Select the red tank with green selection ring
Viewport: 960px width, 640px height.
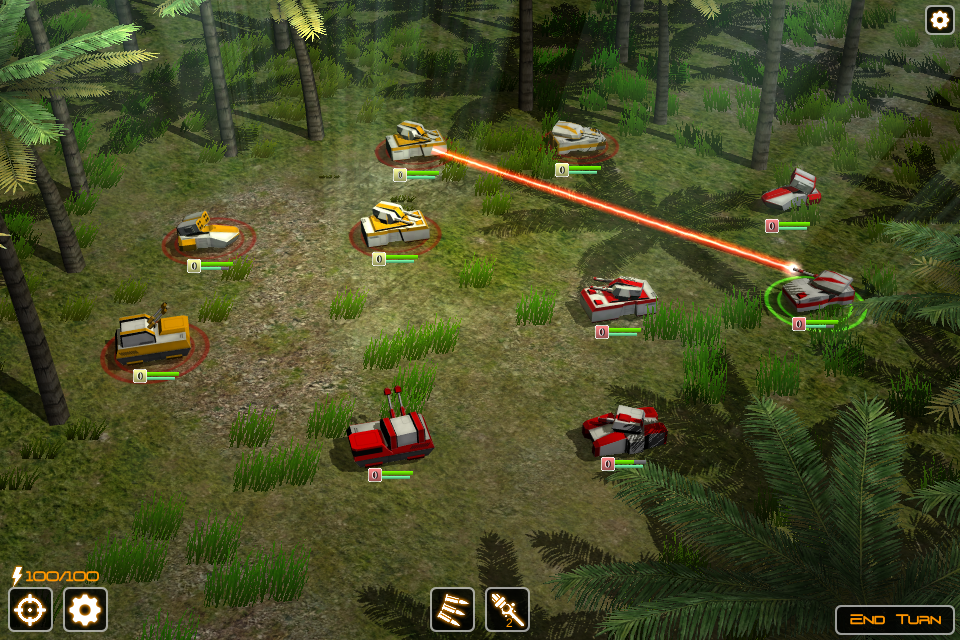(818, 294)
